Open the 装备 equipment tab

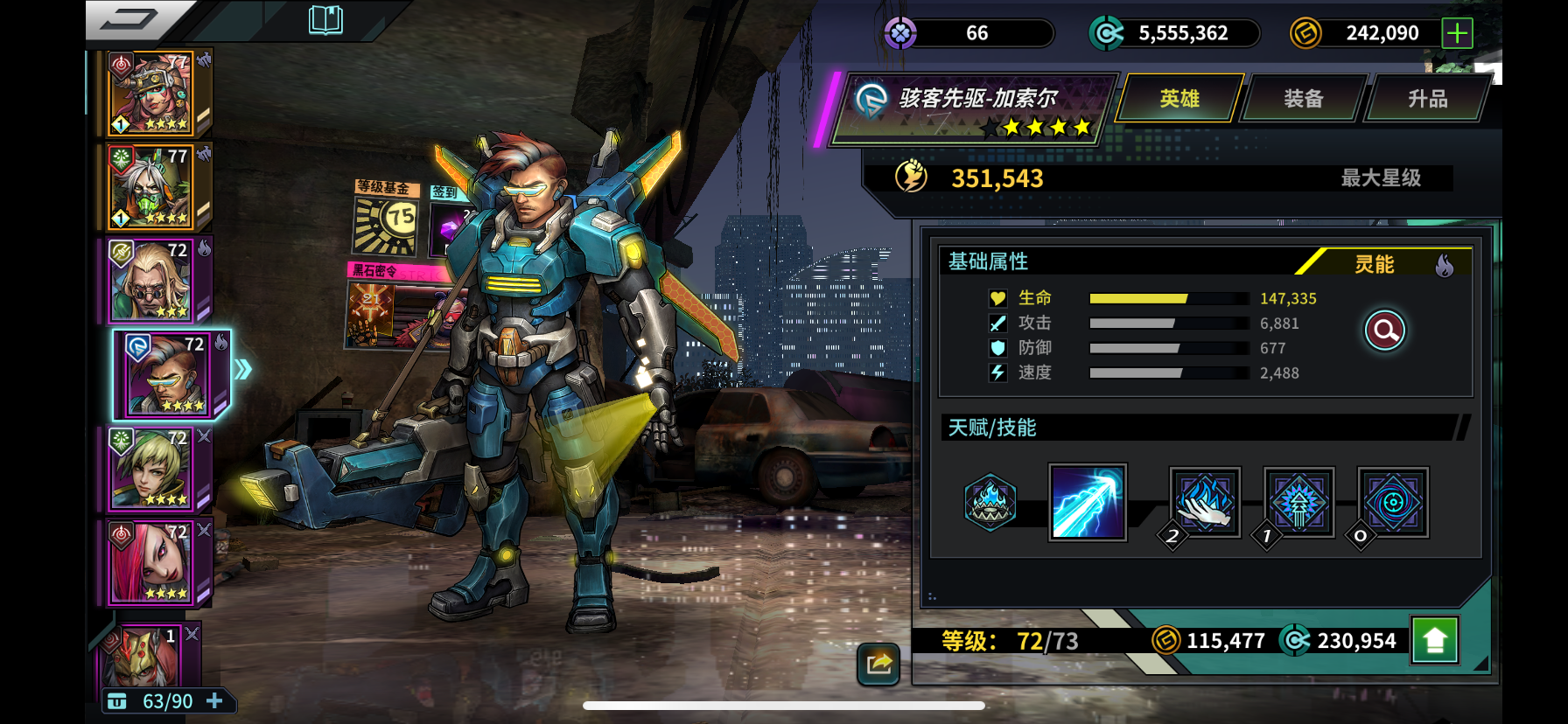[x=1303, y=99]
